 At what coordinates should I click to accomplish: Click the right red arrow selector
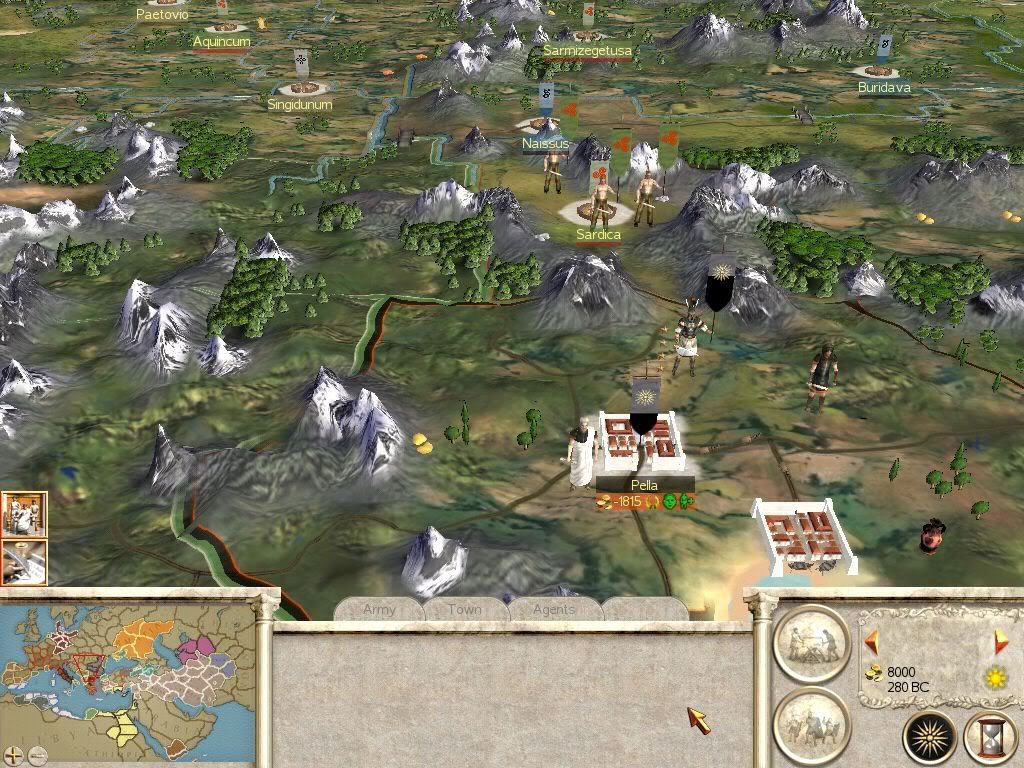coord(1000,641)
